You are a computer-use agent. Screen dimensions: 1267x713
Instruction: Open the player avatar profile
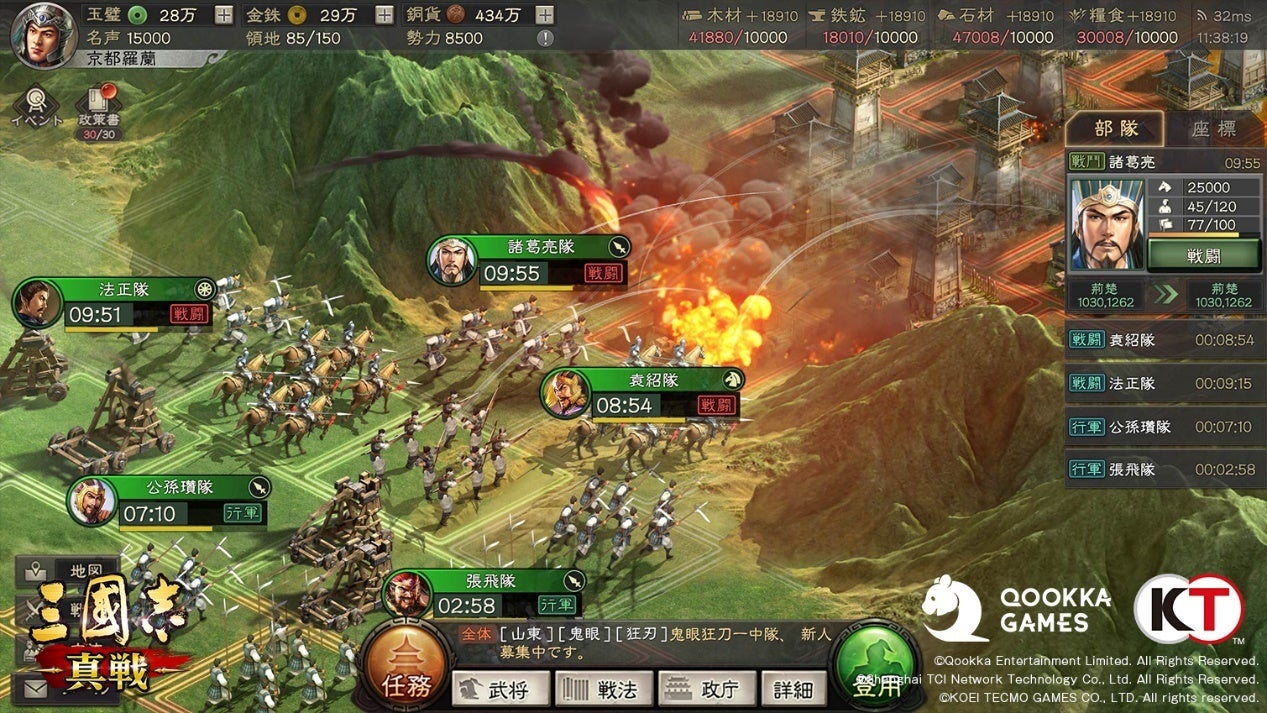(43, 31)
